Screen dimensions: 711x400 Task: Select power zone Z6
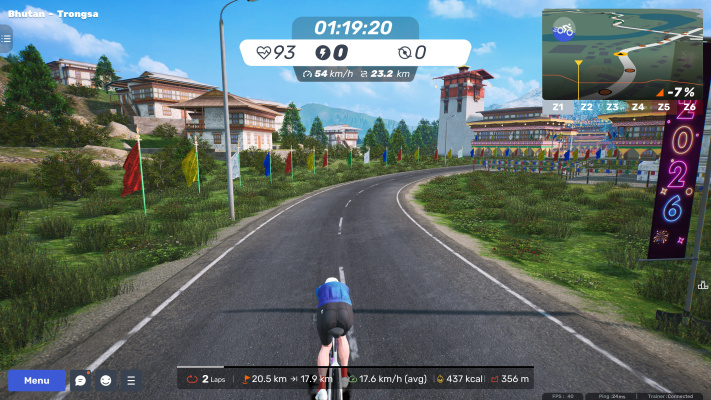pyautogui.click(x=689, y=106)
